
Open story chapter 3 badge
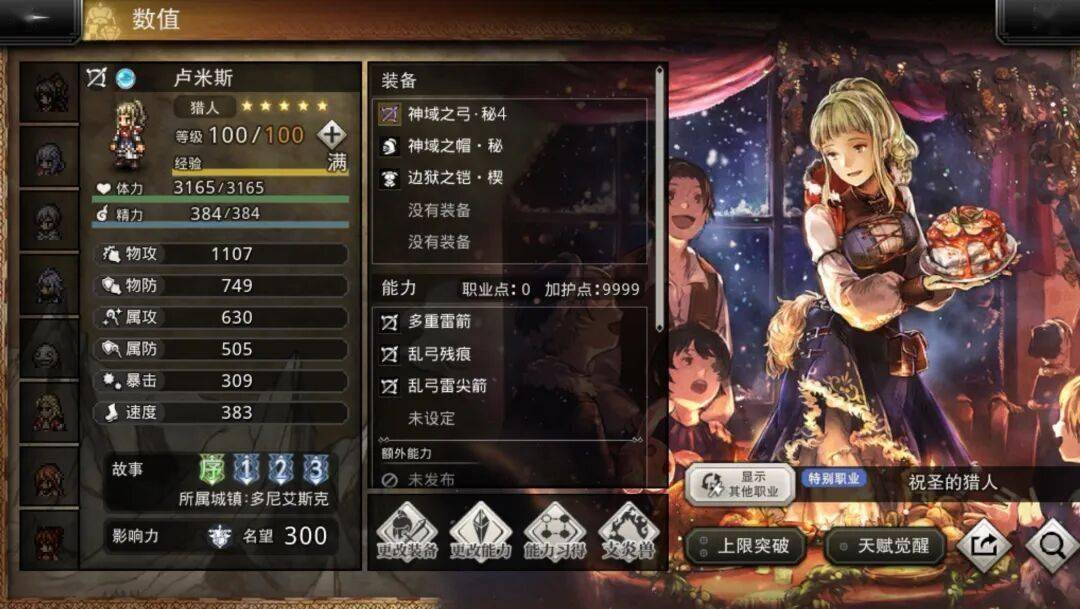click(x=316, y=470)
